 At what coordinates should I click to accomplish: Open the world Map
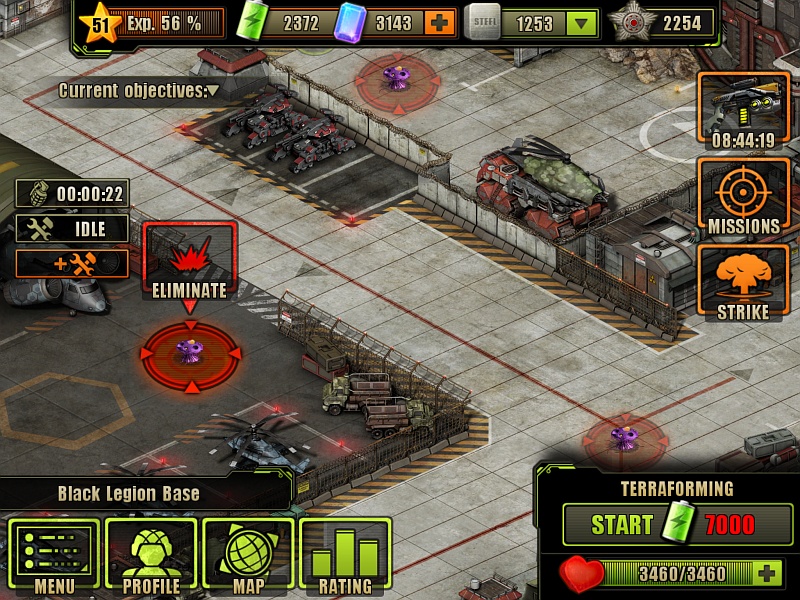pos(248,557)
